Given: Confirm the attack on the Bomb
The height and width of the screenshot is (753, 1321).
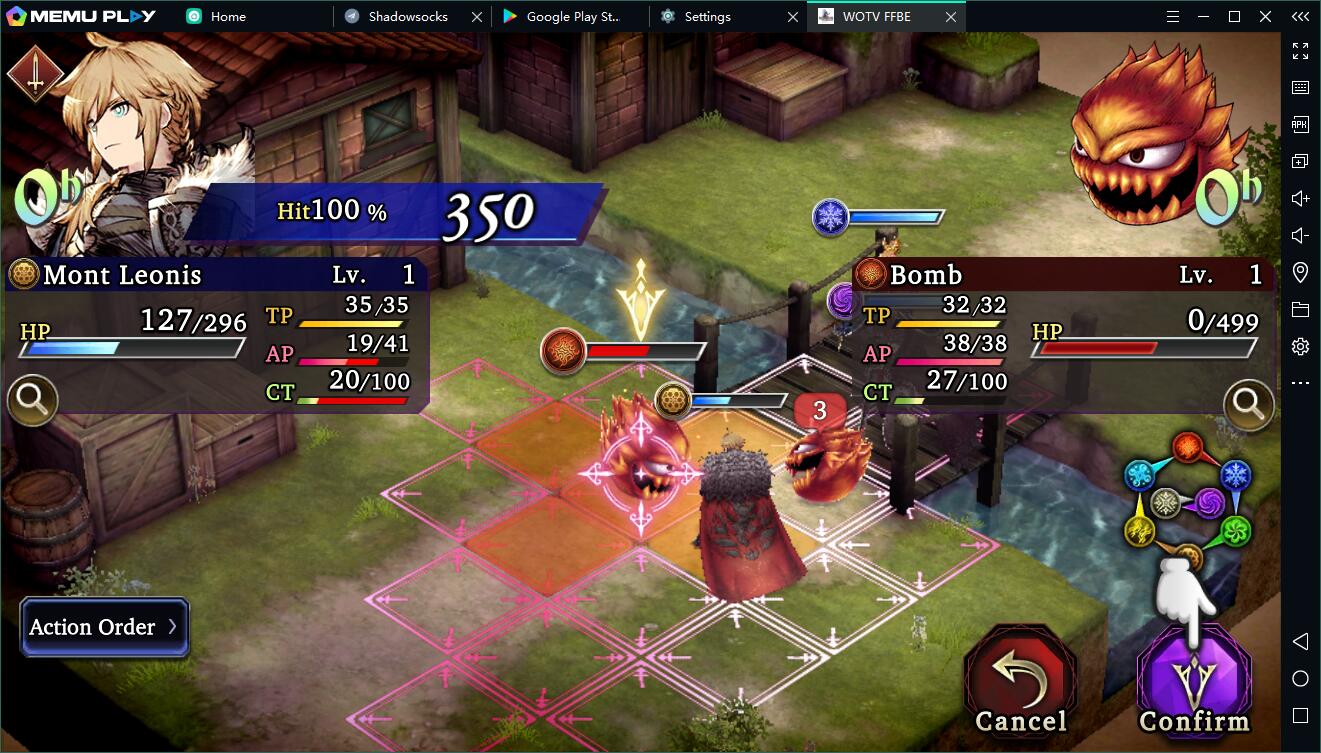Looking at the screenshot, I should 1194,682.
